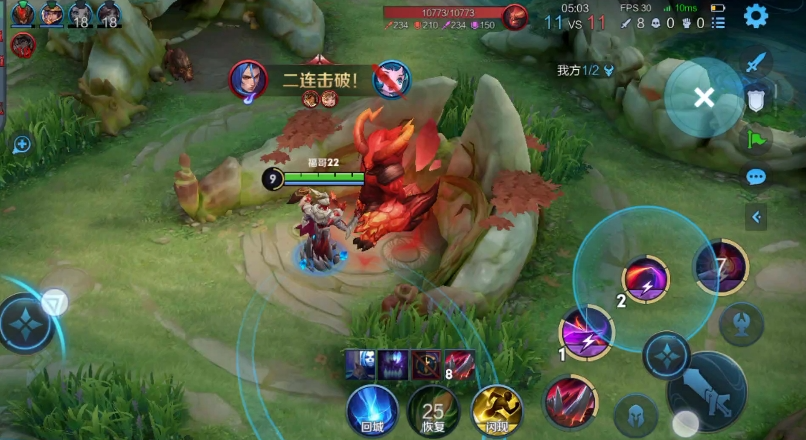This screenshot has width=806, height=440.
Task: Tap the blue sword attack signal icon
Action: [756, 61]
